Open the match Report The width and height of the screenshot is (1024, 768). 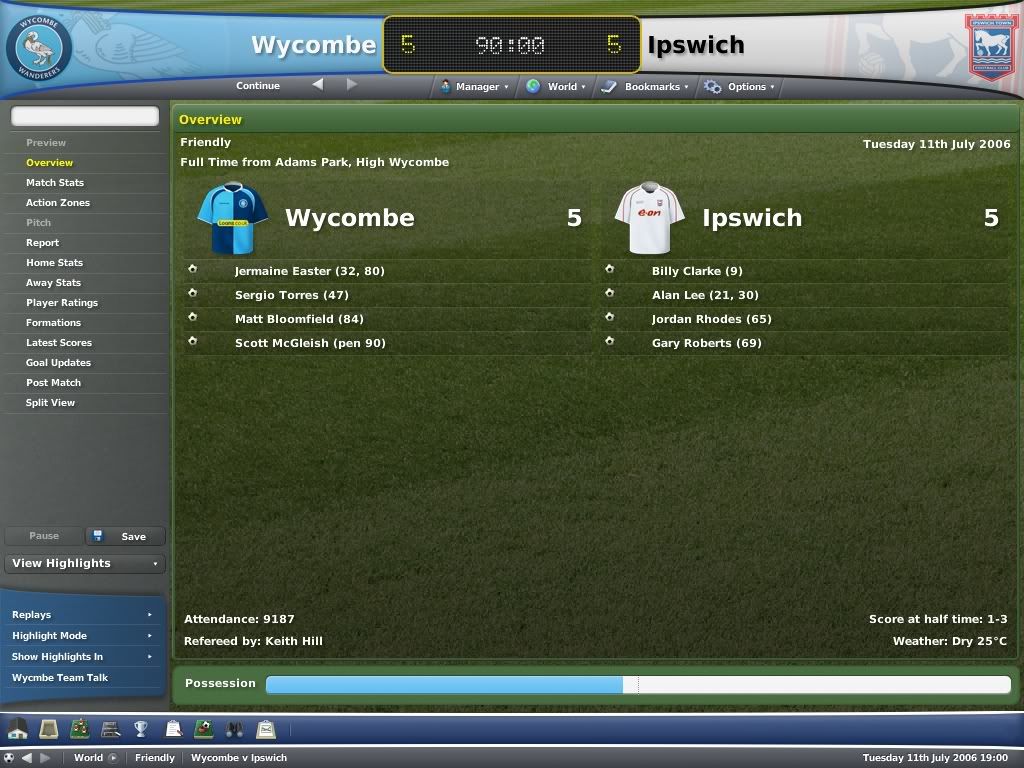[42, 243]
